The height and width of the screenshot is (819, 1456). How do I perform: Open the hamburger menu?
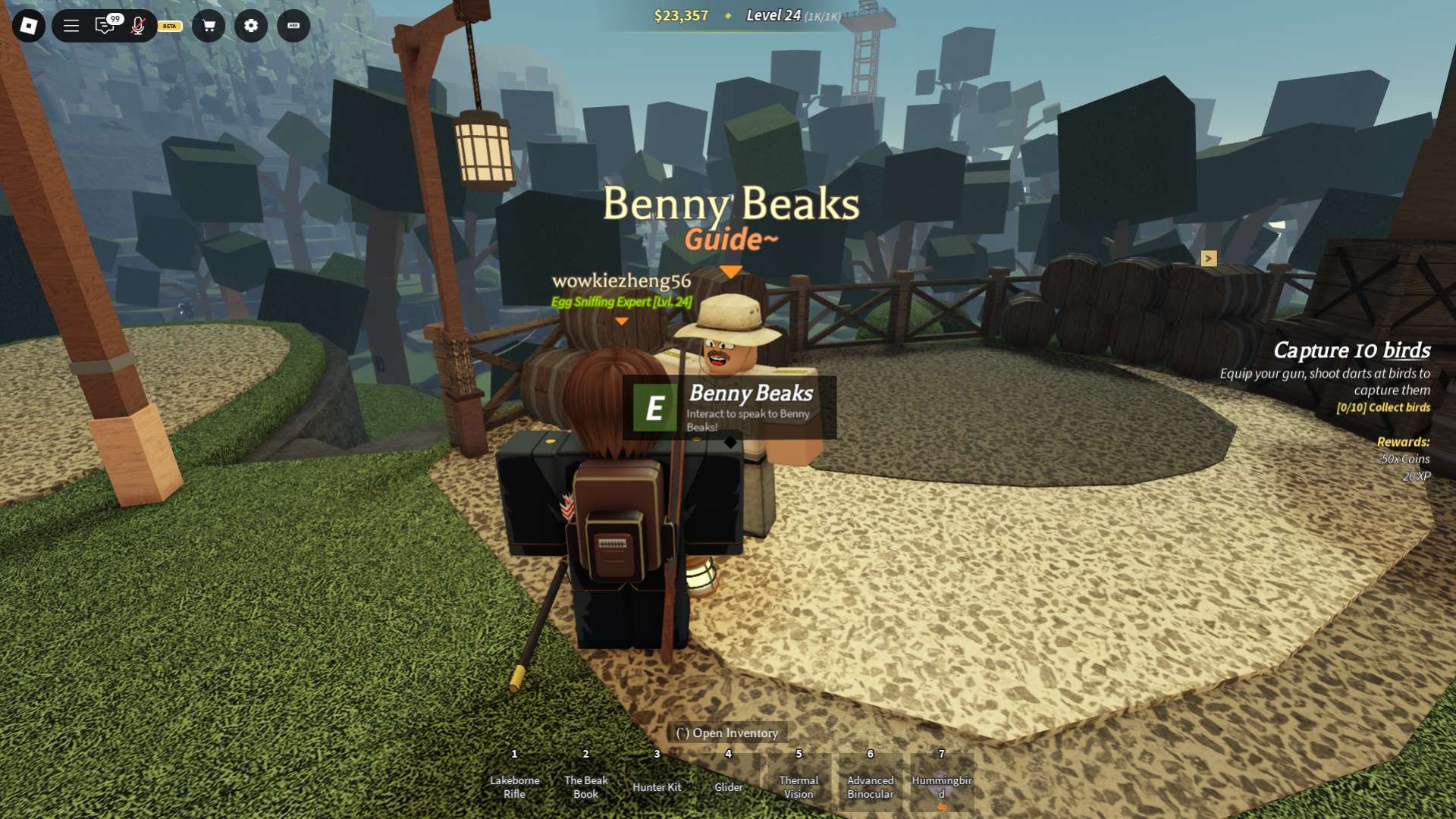point(69,27)
